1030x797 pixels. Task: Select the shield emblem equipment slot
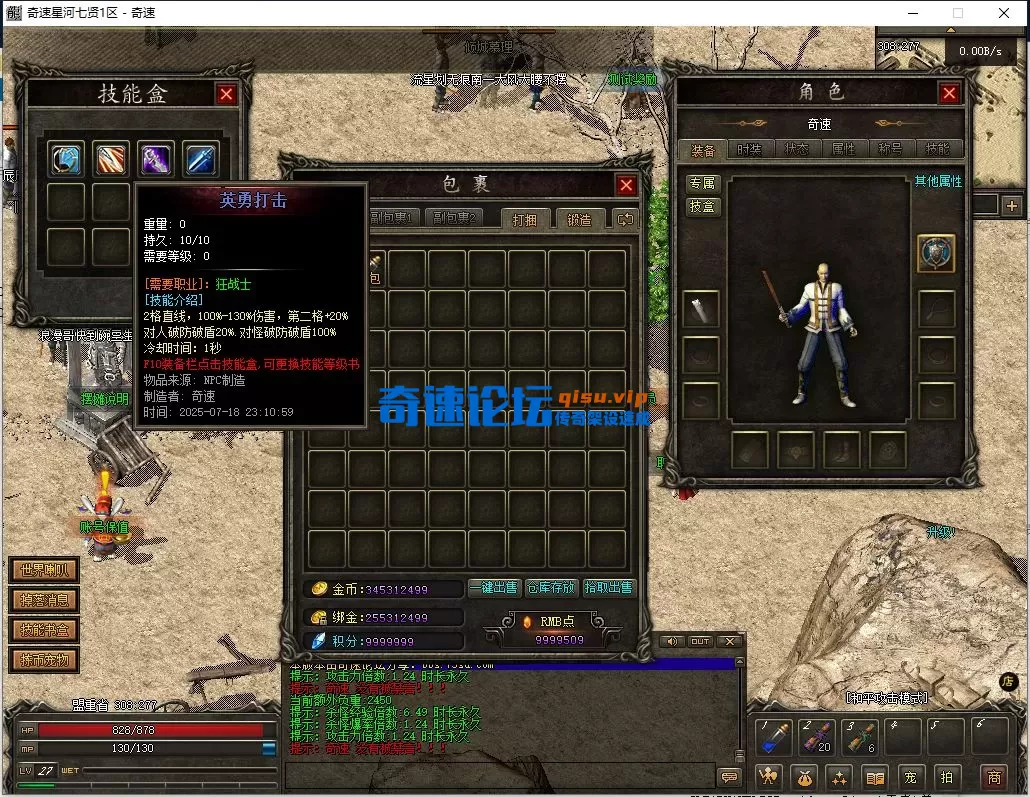[x=936, y=254]
